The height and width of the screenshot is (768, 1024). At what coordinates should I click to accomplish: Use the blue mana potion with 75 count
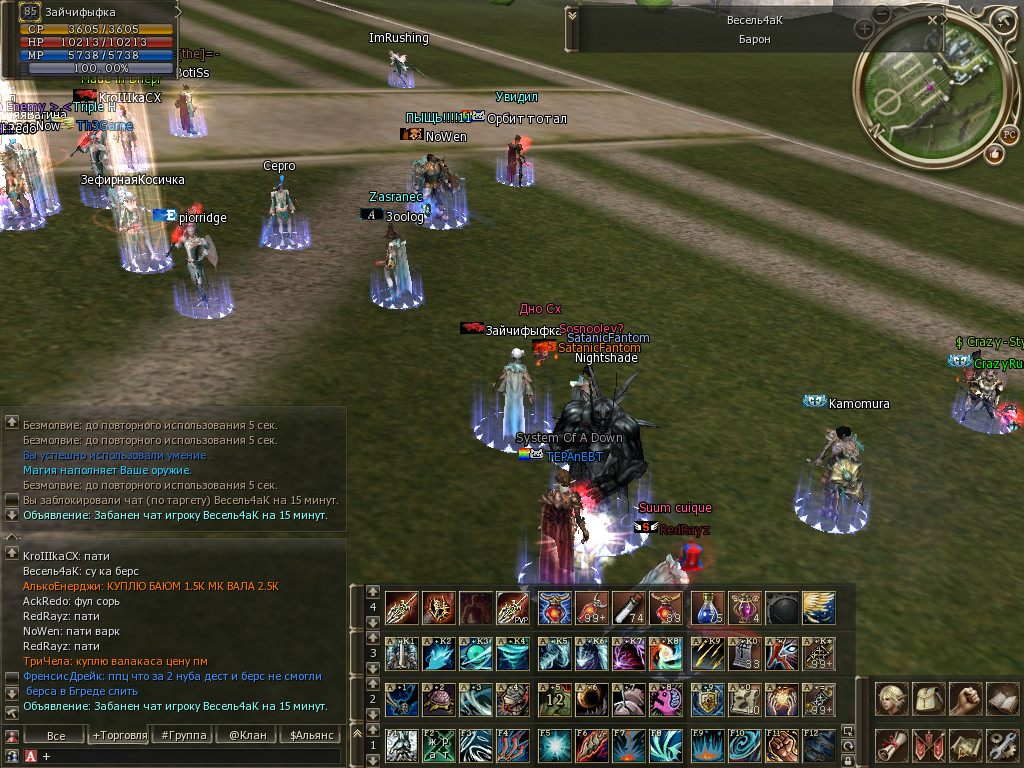coord(707,607)
